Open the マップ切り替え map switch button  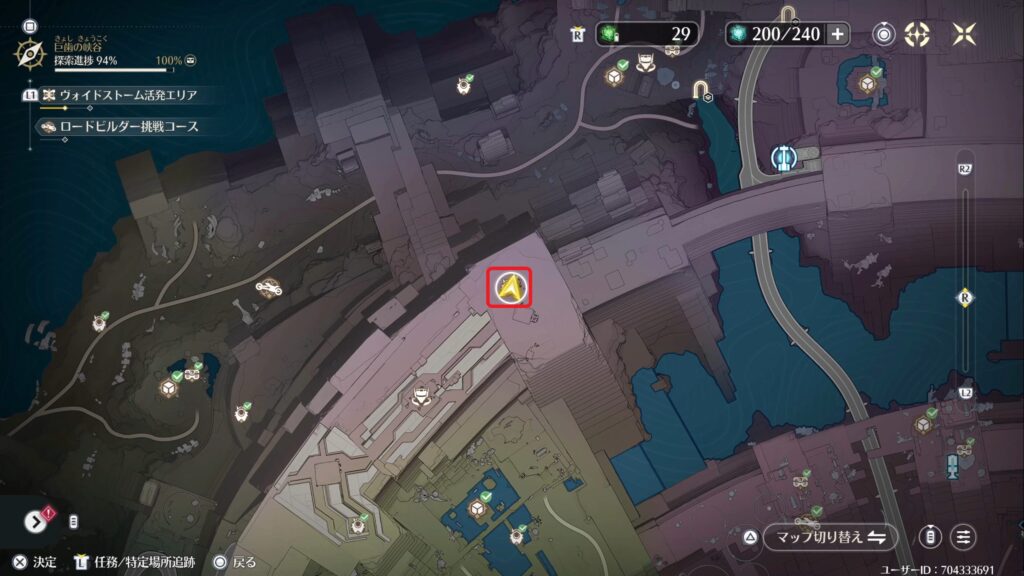pyautogui.click(x=825, y=537)
